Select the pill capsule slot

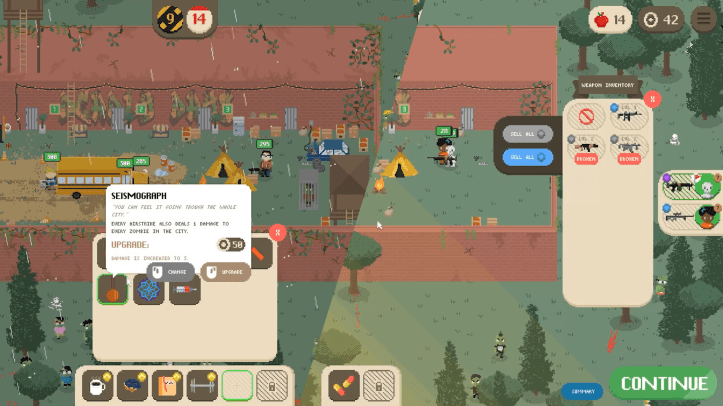click(344, 383)
